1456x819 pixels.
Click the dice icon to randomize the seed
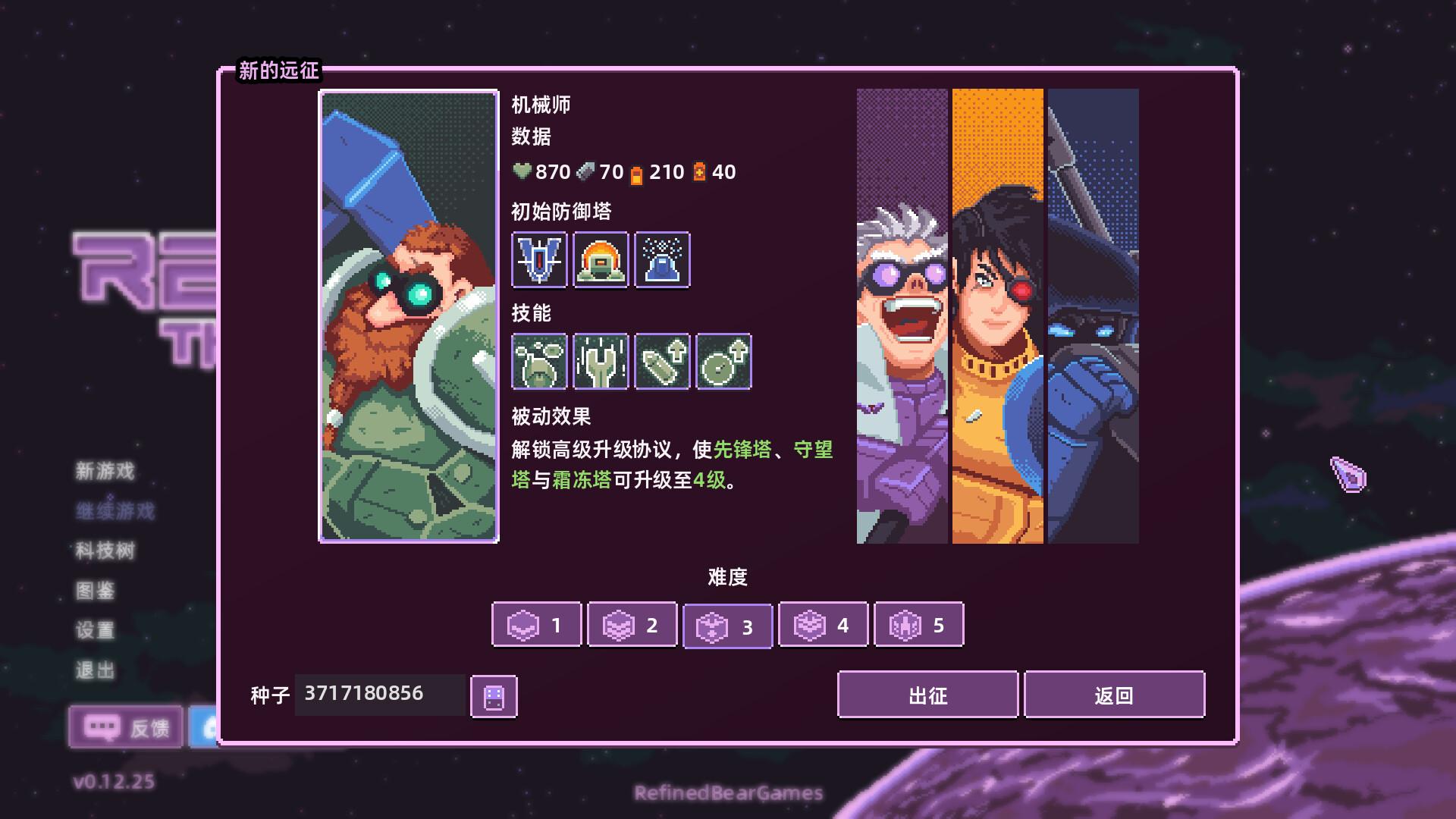[x=493, y=695]
